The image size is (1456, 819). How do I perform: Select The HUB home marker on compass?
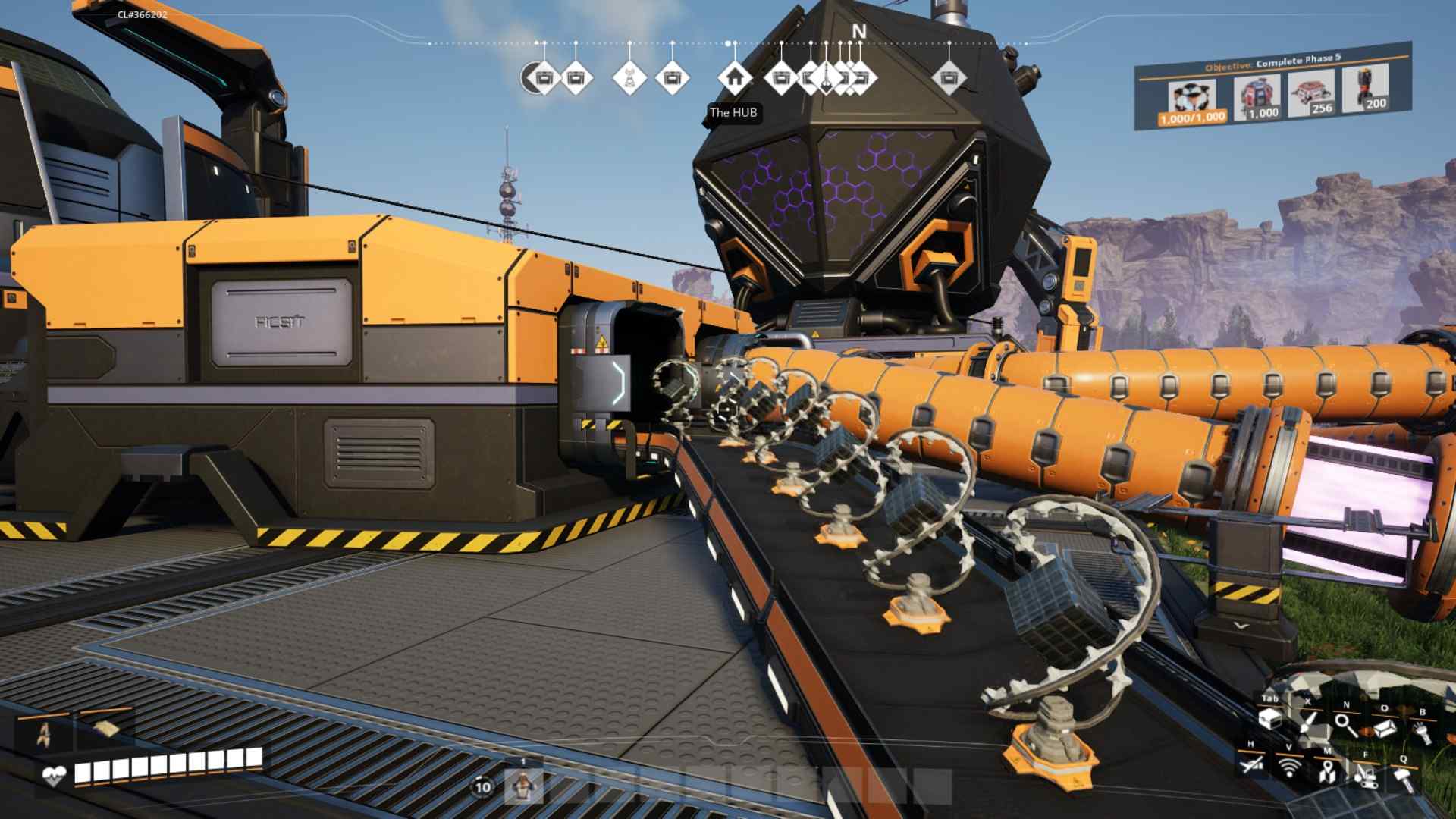pyautogui.click(x=733, y=77)
